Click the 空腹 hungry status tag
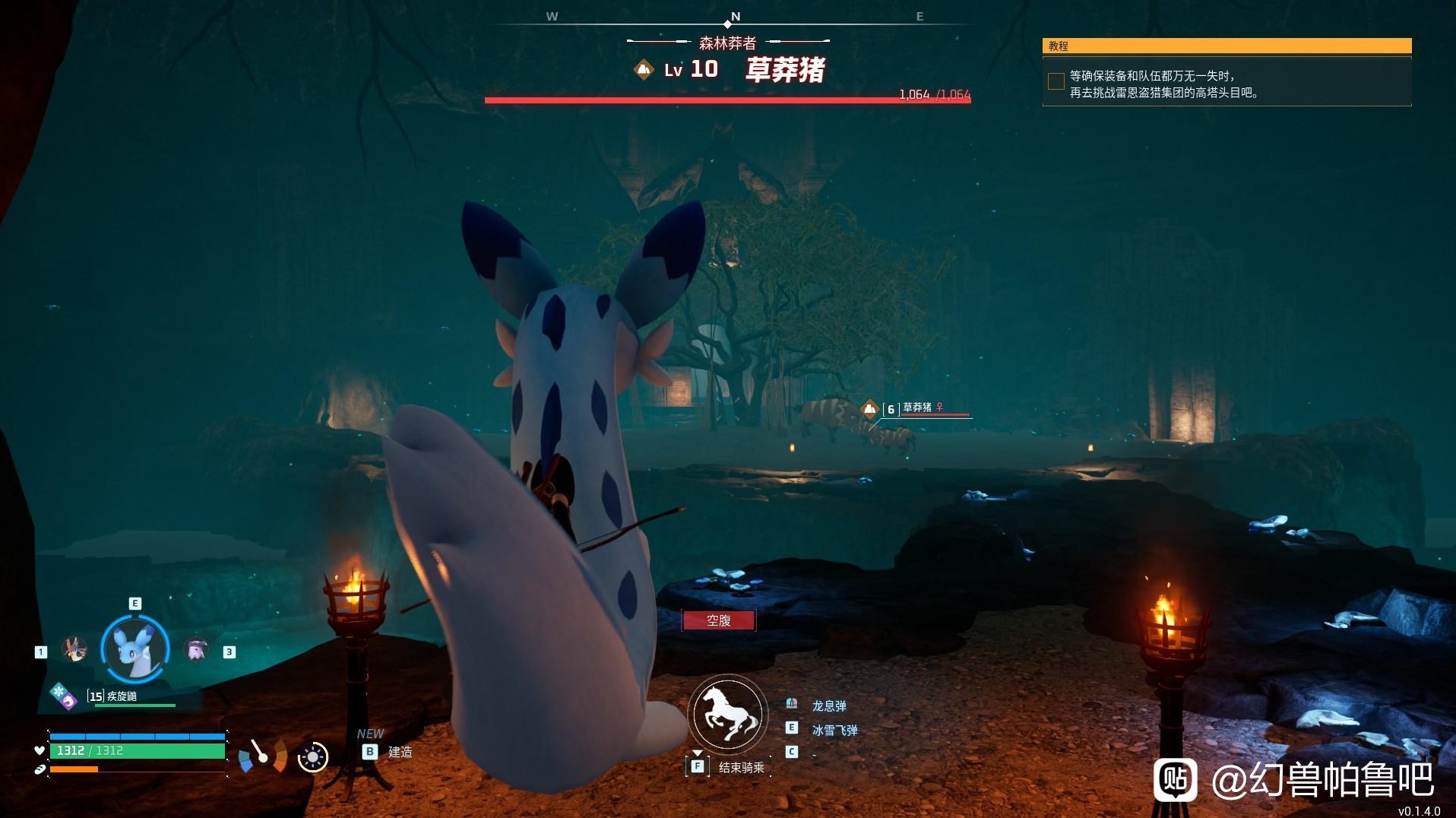This screenshot has height=818, width=1456. [719, 620]
